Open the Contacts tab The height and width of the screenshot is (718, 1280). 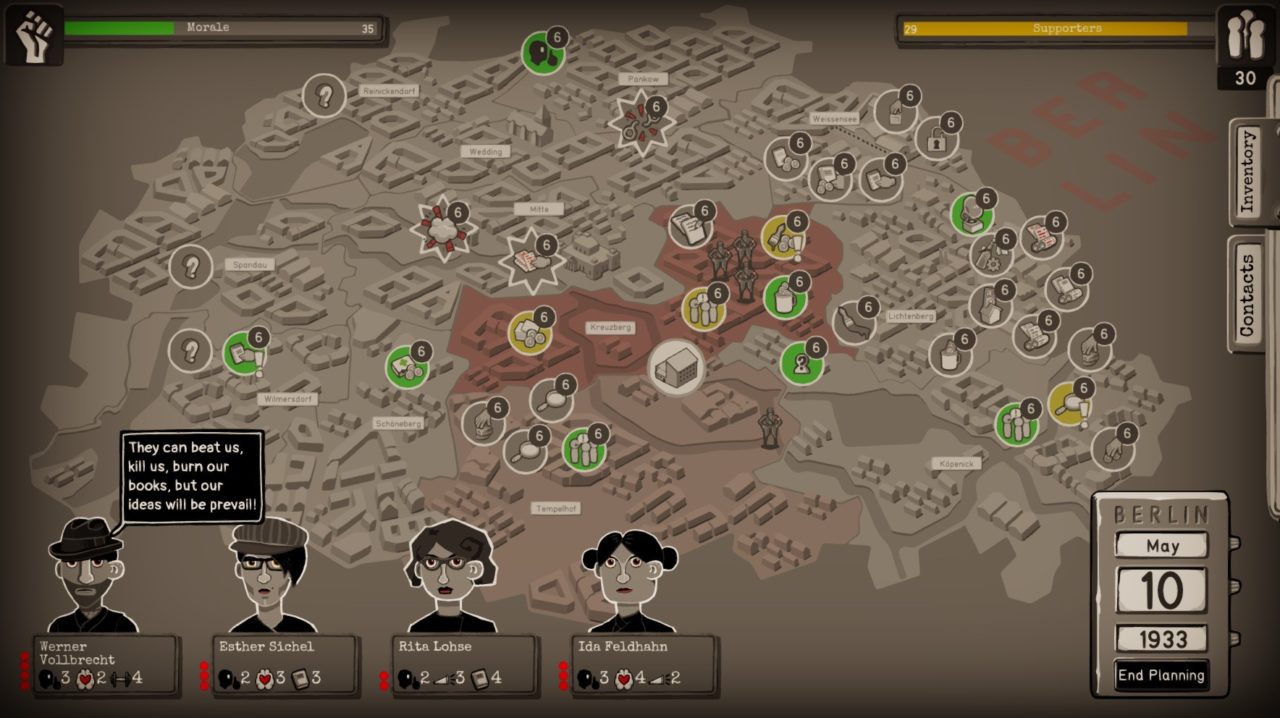coord(1247,295)
